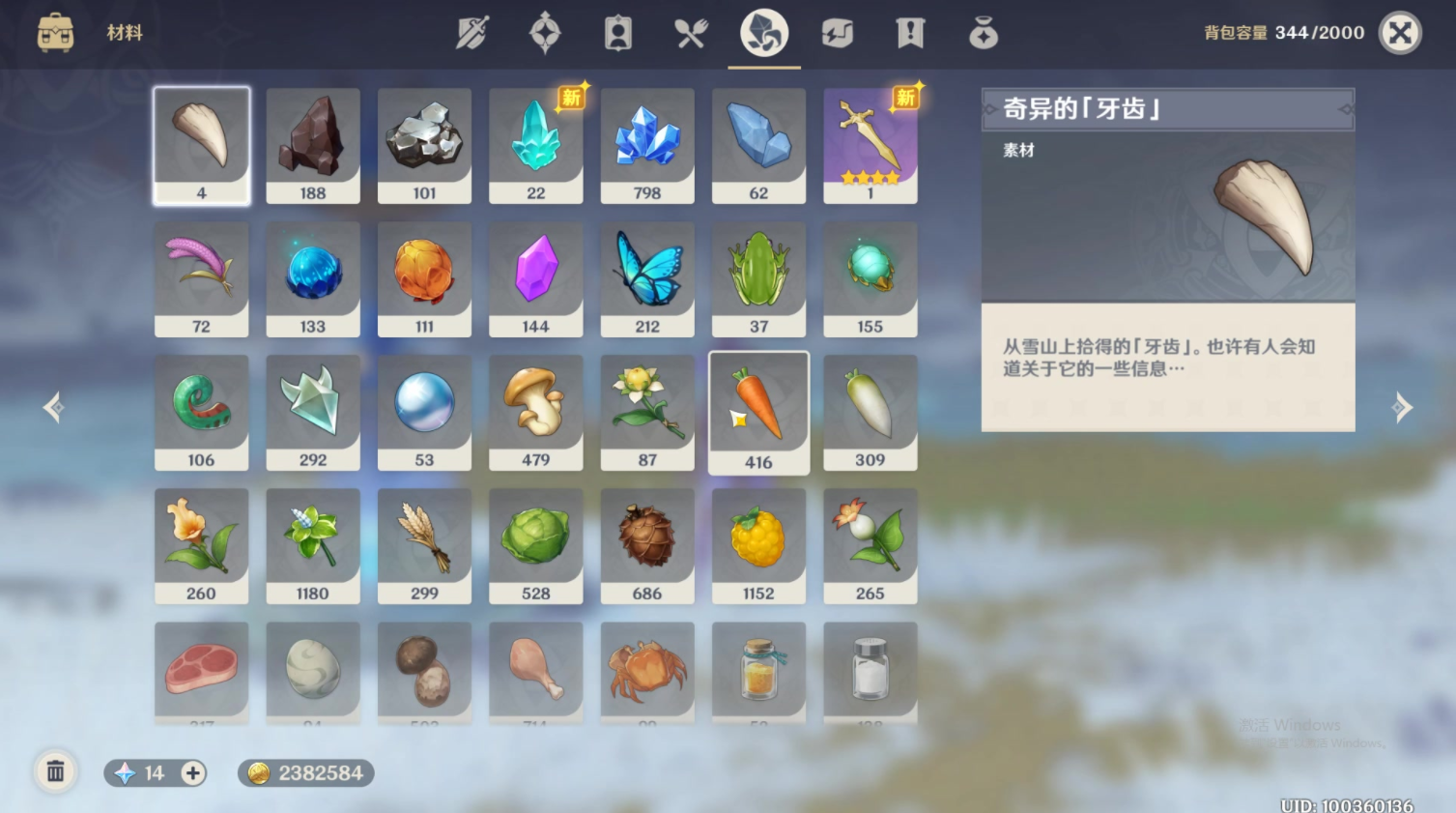
Task: Open the gadgets category icon
Action: point(837,32)
